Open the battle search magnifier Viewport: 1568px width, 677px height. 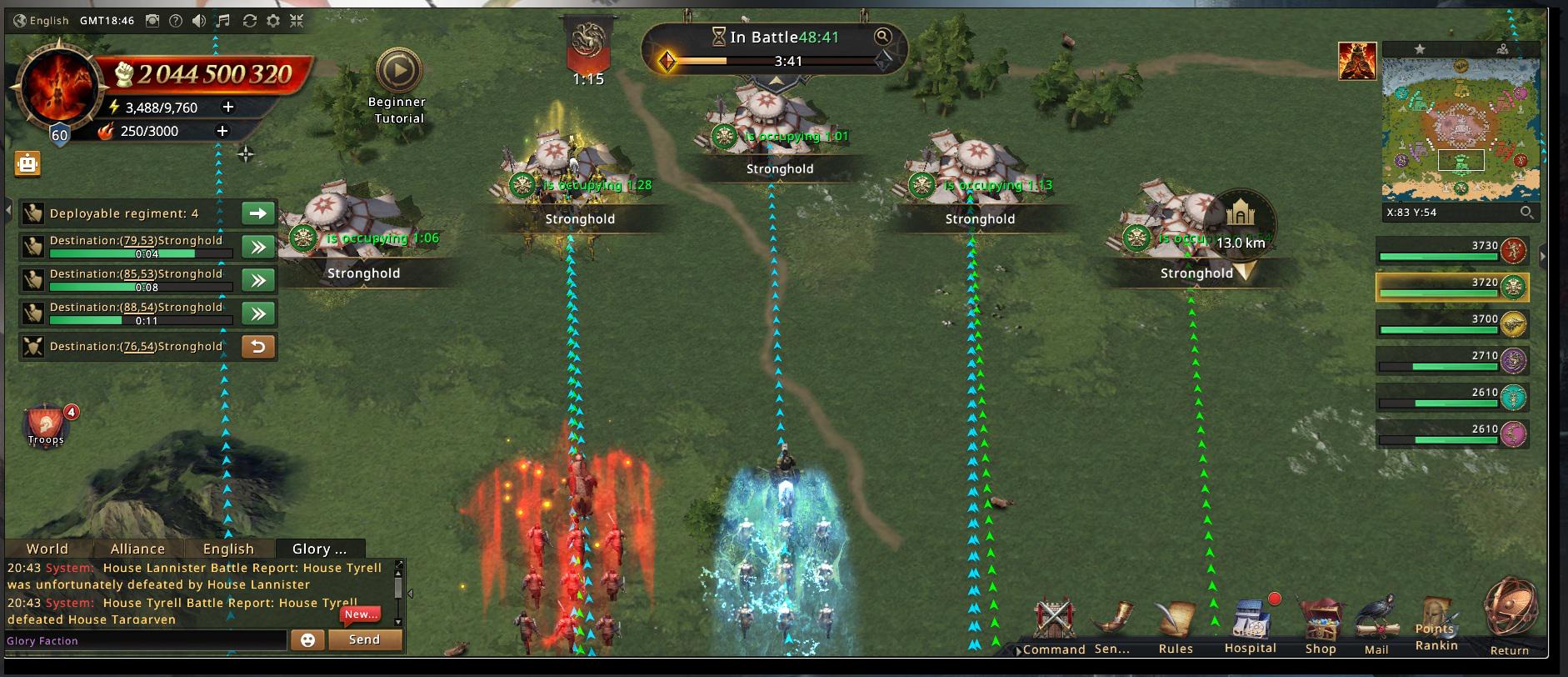click(882, 37)
